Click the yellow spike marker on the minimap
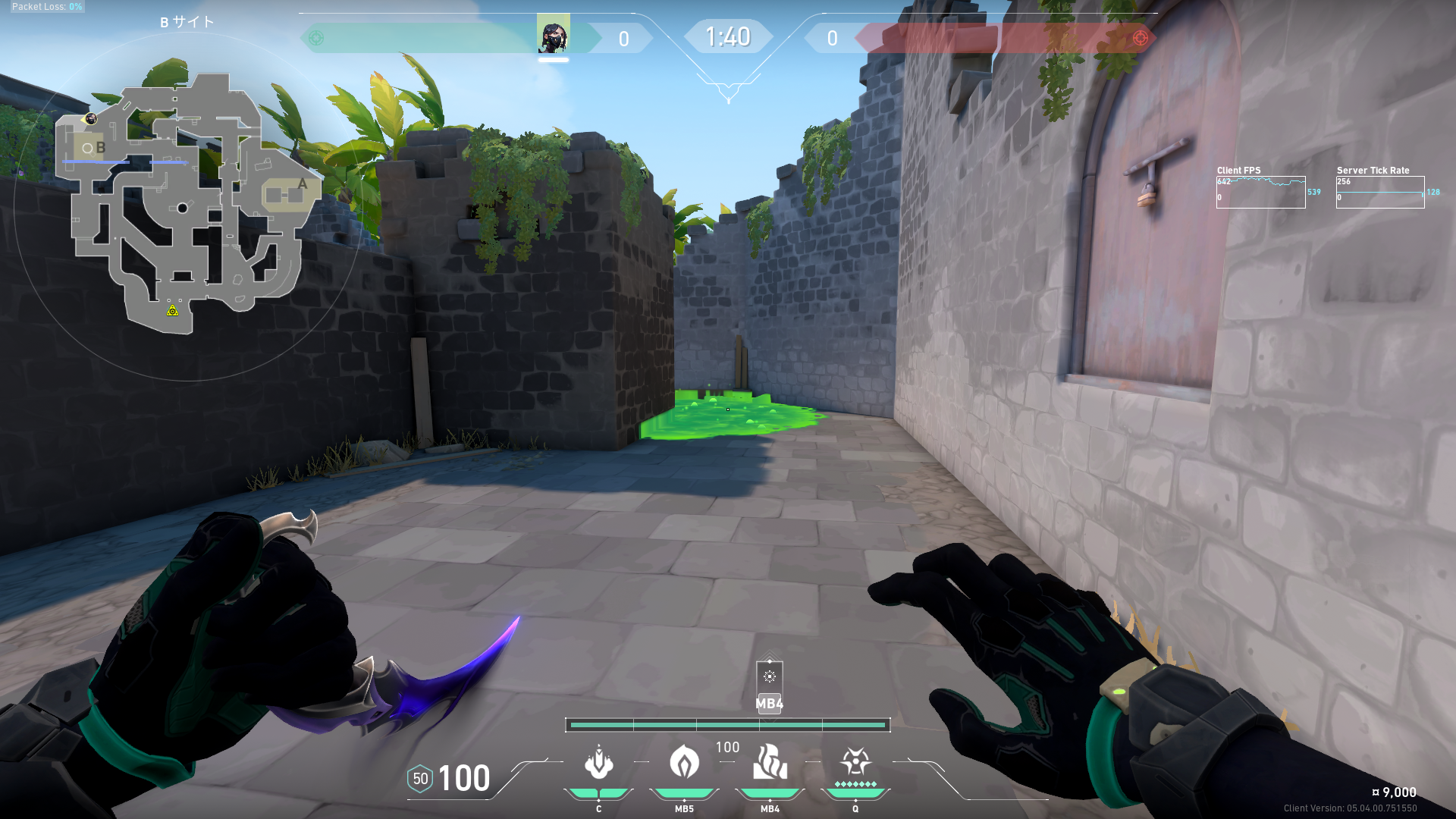Viewport: 1456px width, 819px height. 173,310
